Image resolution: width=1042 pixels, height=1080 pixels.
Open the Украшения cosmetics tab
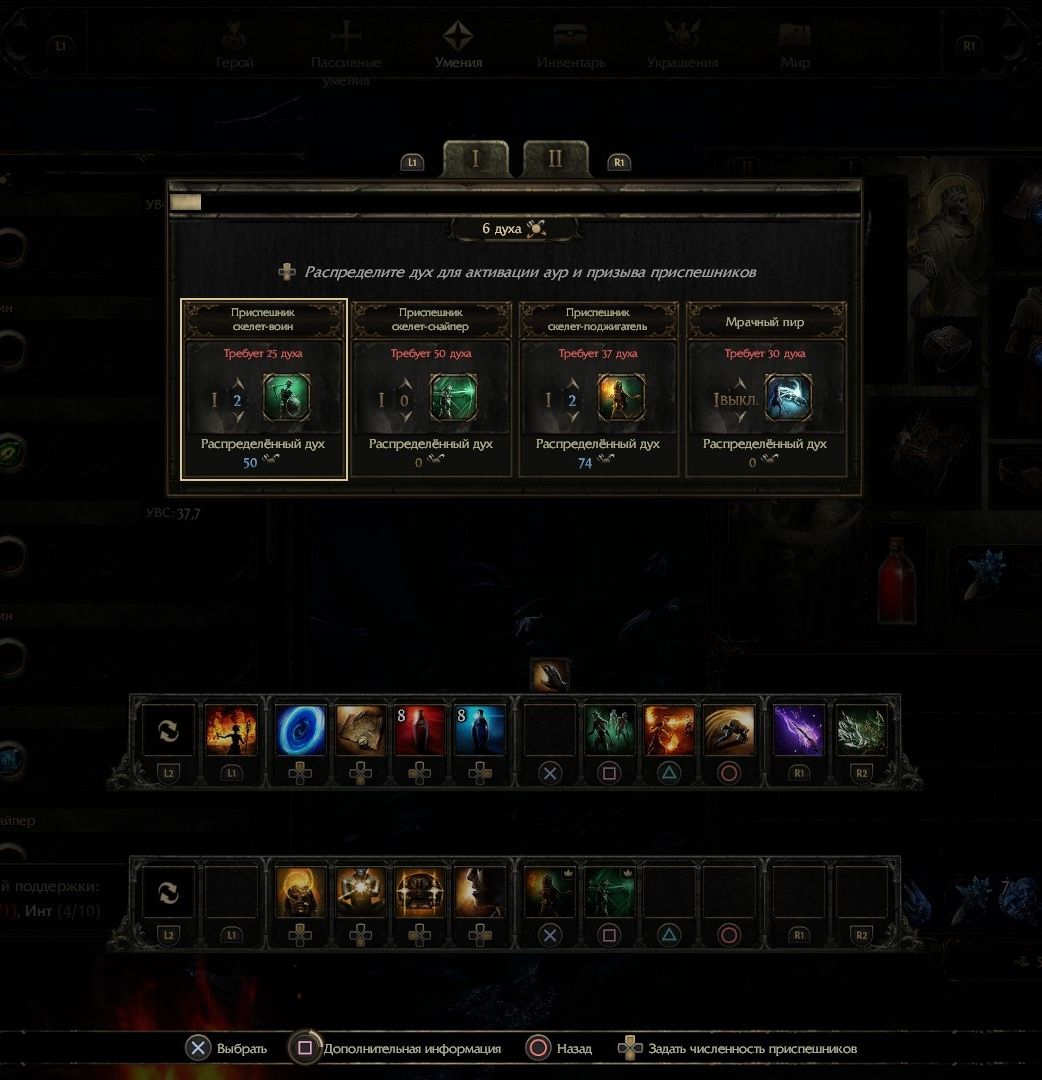[682, 46]
